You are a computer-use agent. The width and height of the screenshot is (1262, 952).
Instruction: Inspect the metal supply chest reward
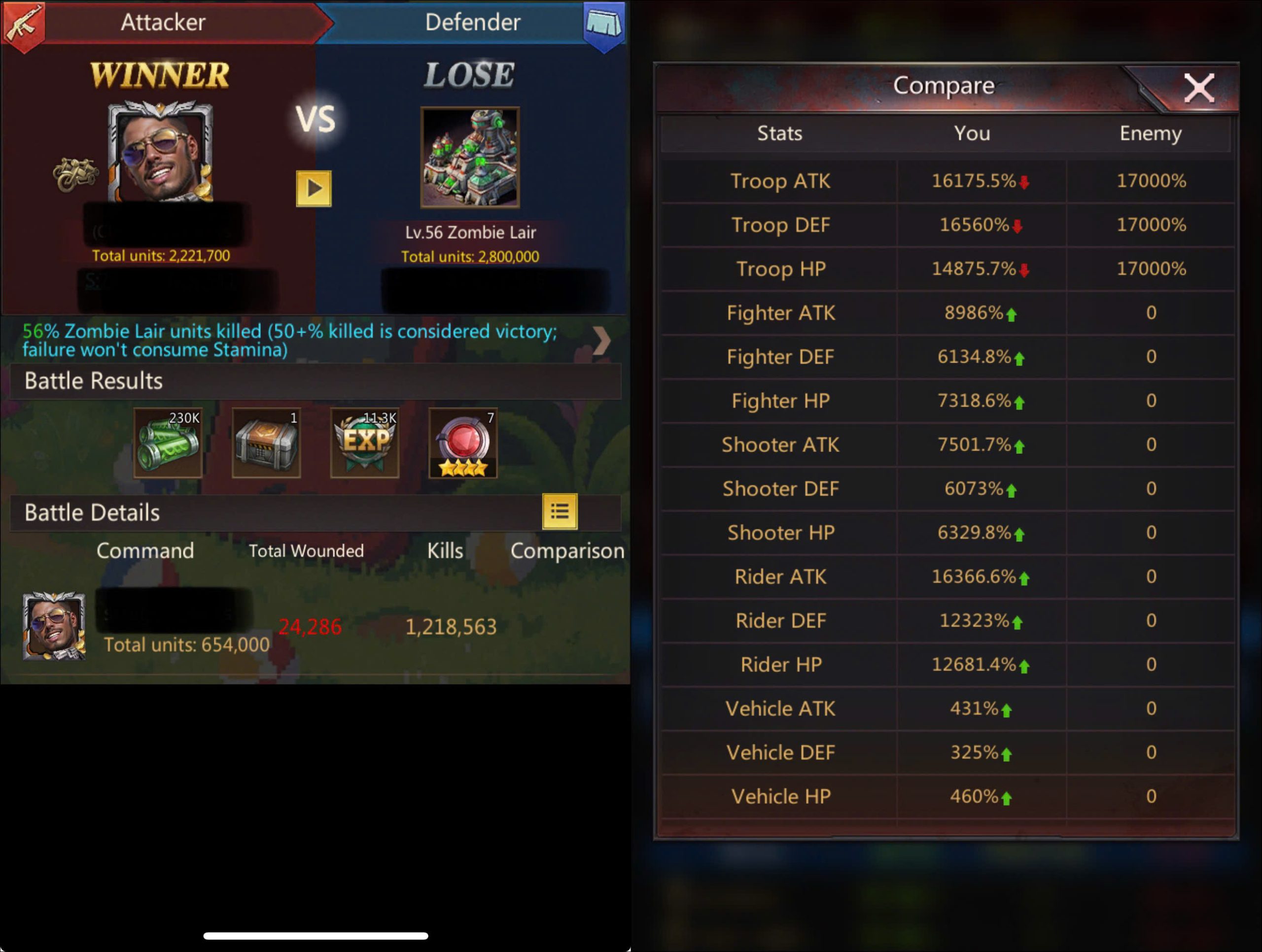[266, 442]
